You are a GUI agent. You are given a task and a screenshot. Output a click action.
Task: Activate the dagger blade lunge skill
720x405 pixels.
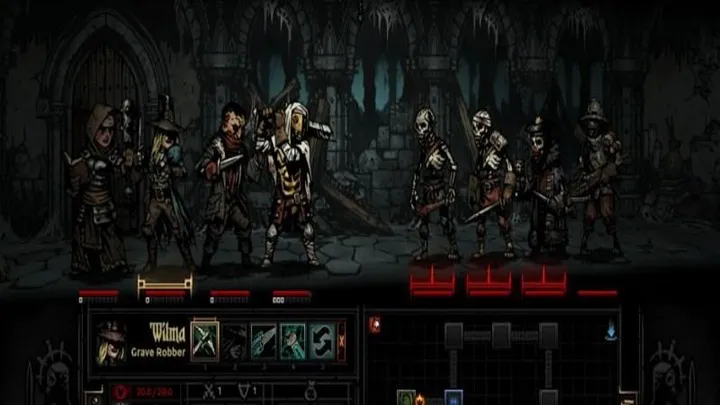click(x=263, y=339)
